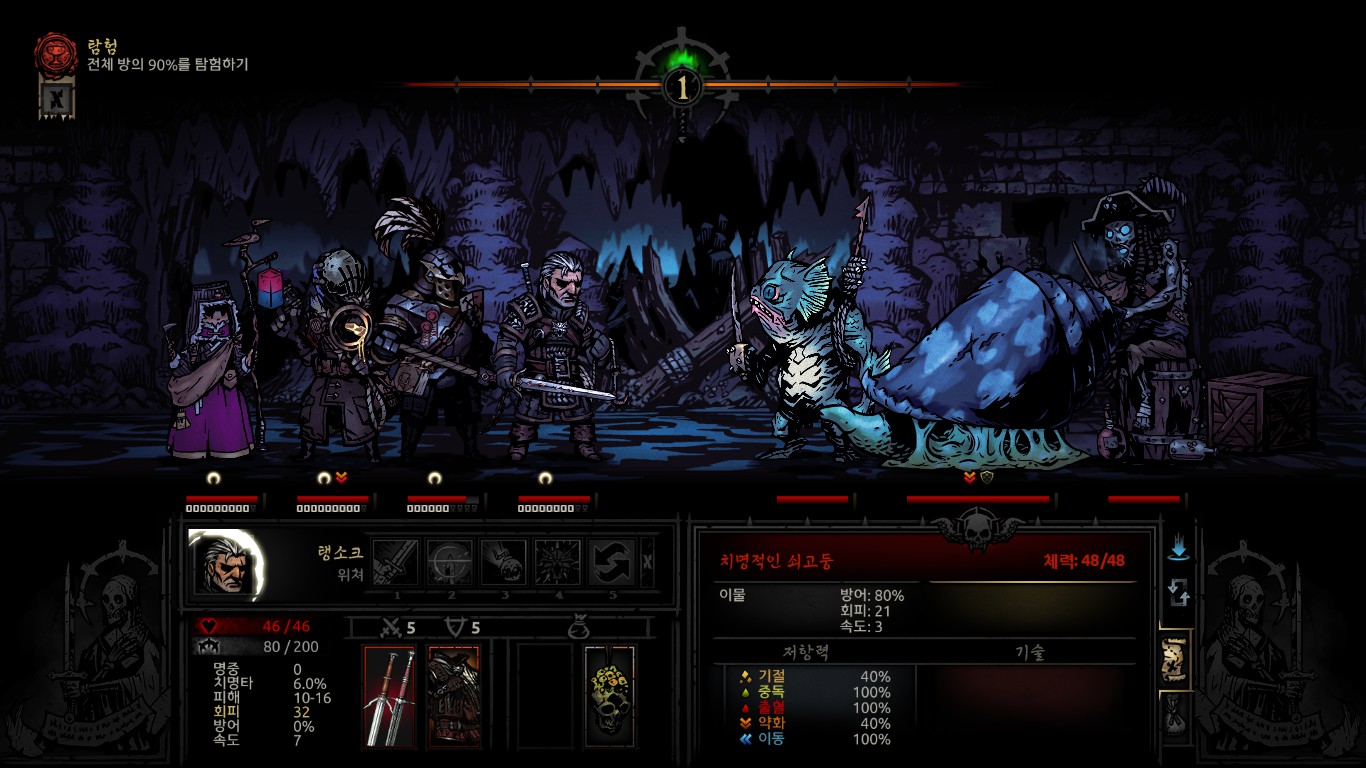The height and width of the screenshot is (768, 1366).
Task: Click the round 1 turn indicator
Action: click(x=683, y=88)
